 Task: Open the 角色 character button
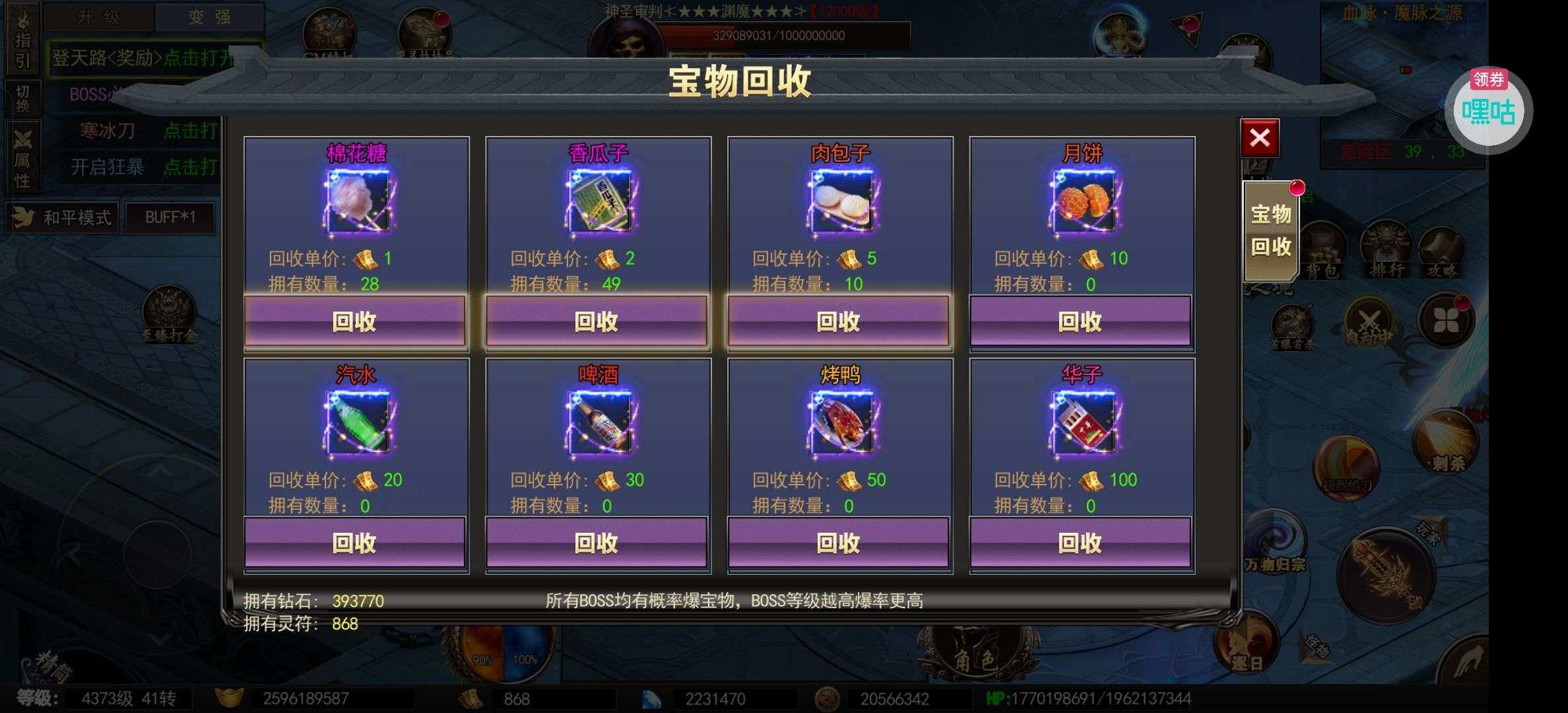[x=975, y=657]
